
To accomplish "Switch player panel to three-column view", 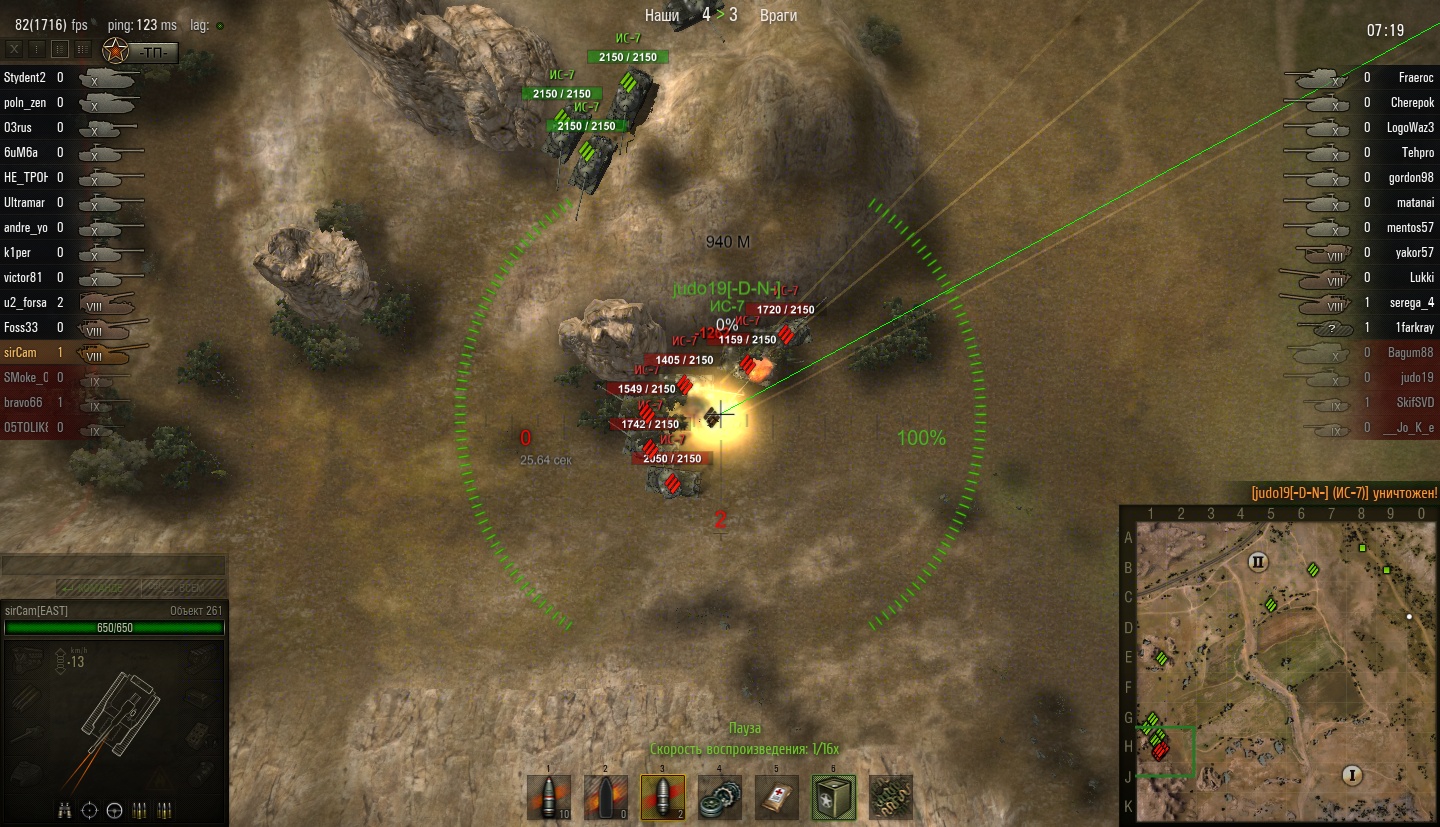I will [81, 48].
